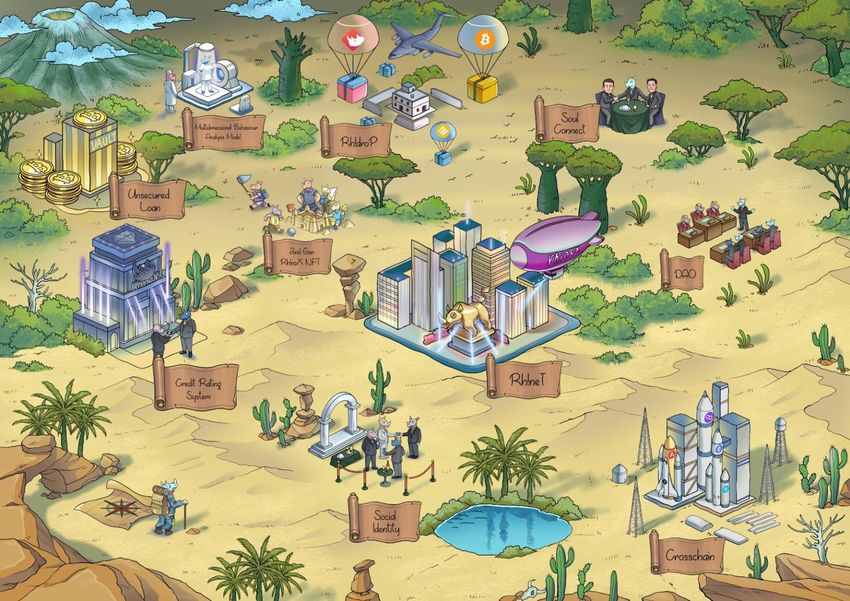Open the Credit Rating System scroll
The width and height of the screenshot is (850, 601).
[197, 384]
